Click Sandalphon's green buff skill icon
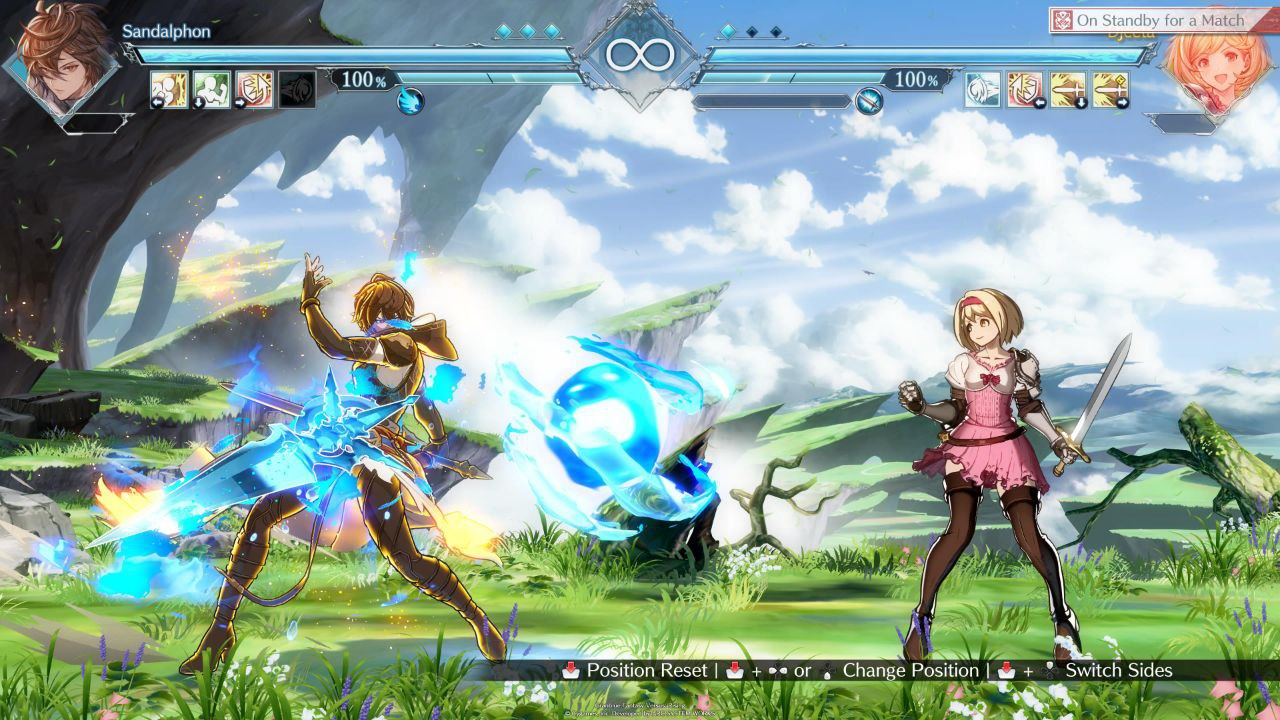 (x=212, y=88)
